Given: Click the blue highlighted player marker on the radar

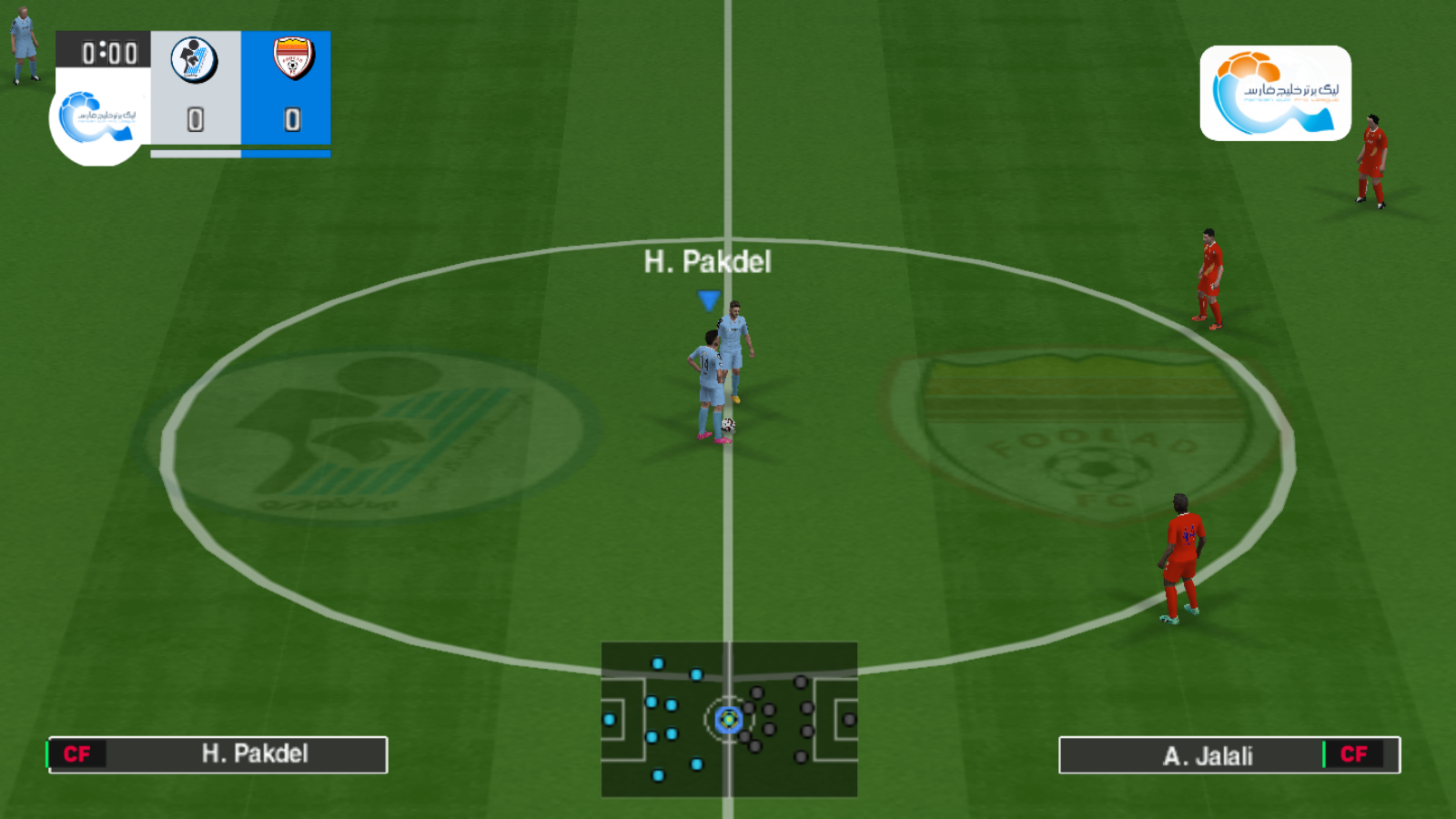Looking at the screenshot, I should (728, 722).
